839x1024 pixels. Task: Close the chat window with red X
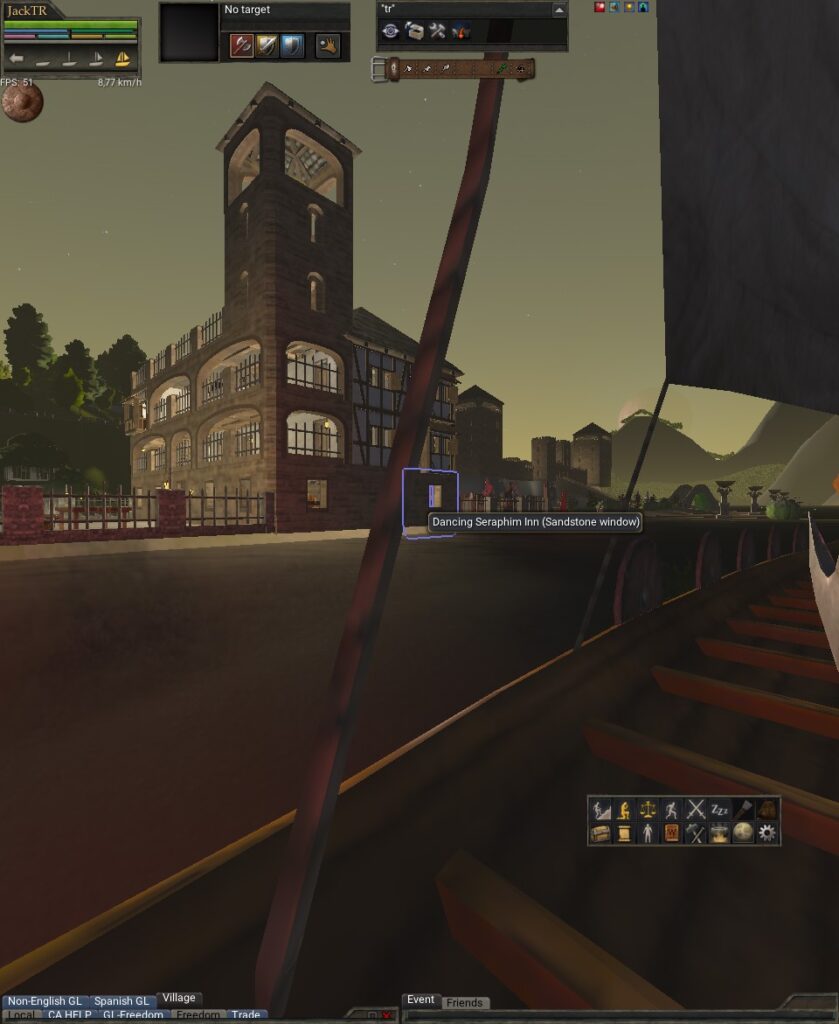point(387,1016)
